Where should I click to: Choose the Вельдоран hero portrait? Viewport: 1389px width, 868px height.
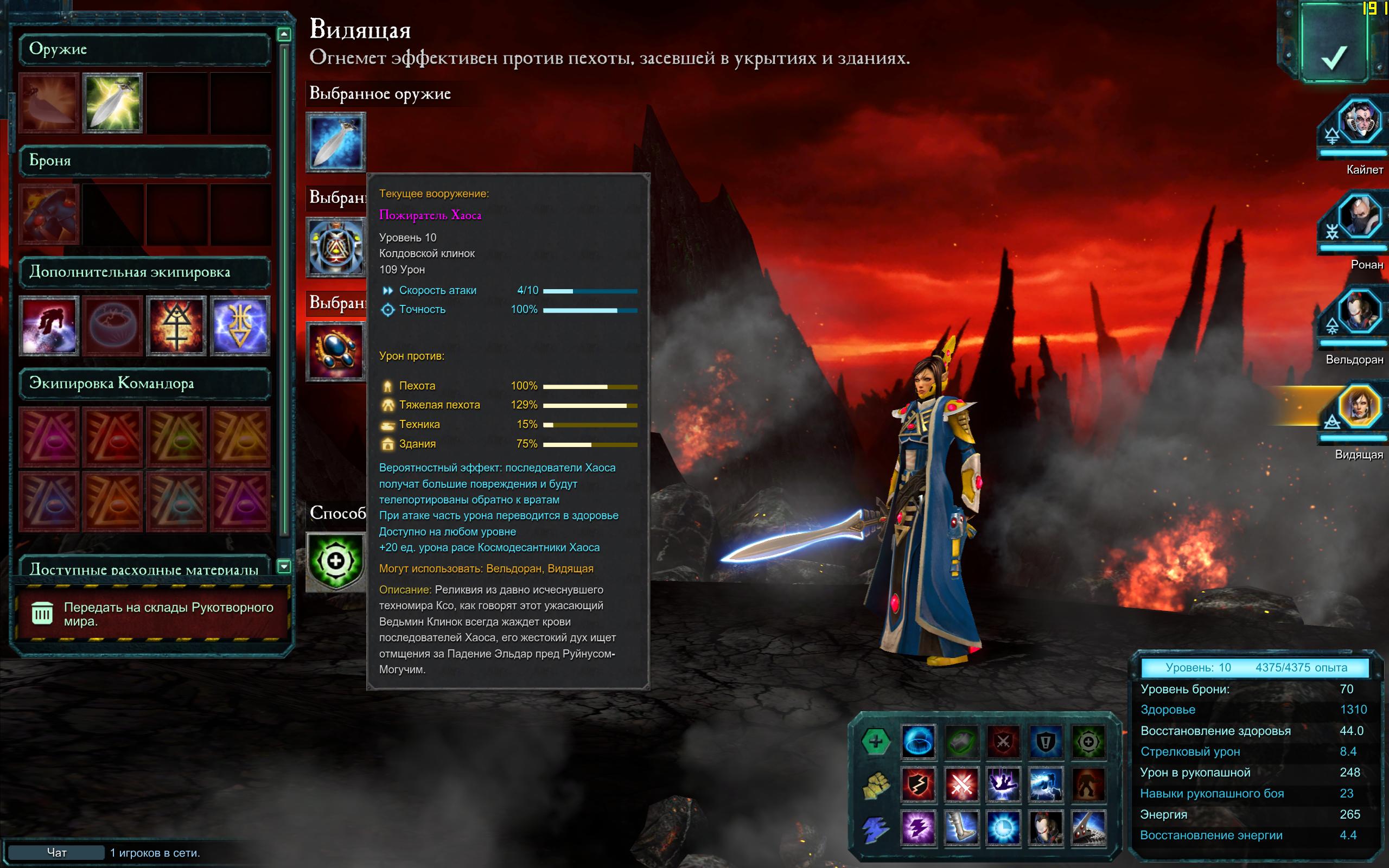(x=1359, y=312)
